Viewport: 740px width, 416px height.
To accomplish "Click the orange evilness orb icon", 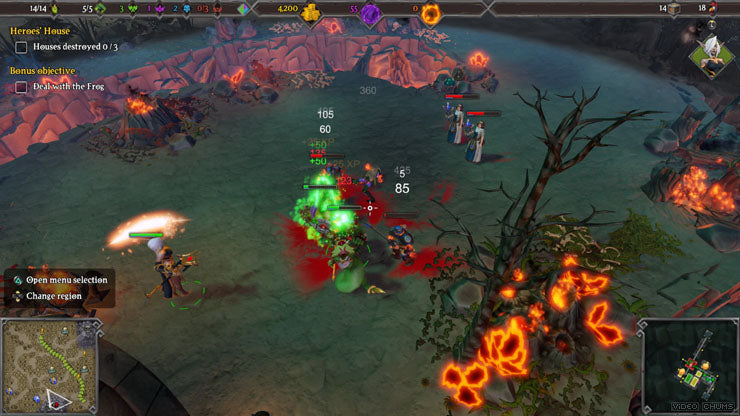I will (x=430, y=13).
